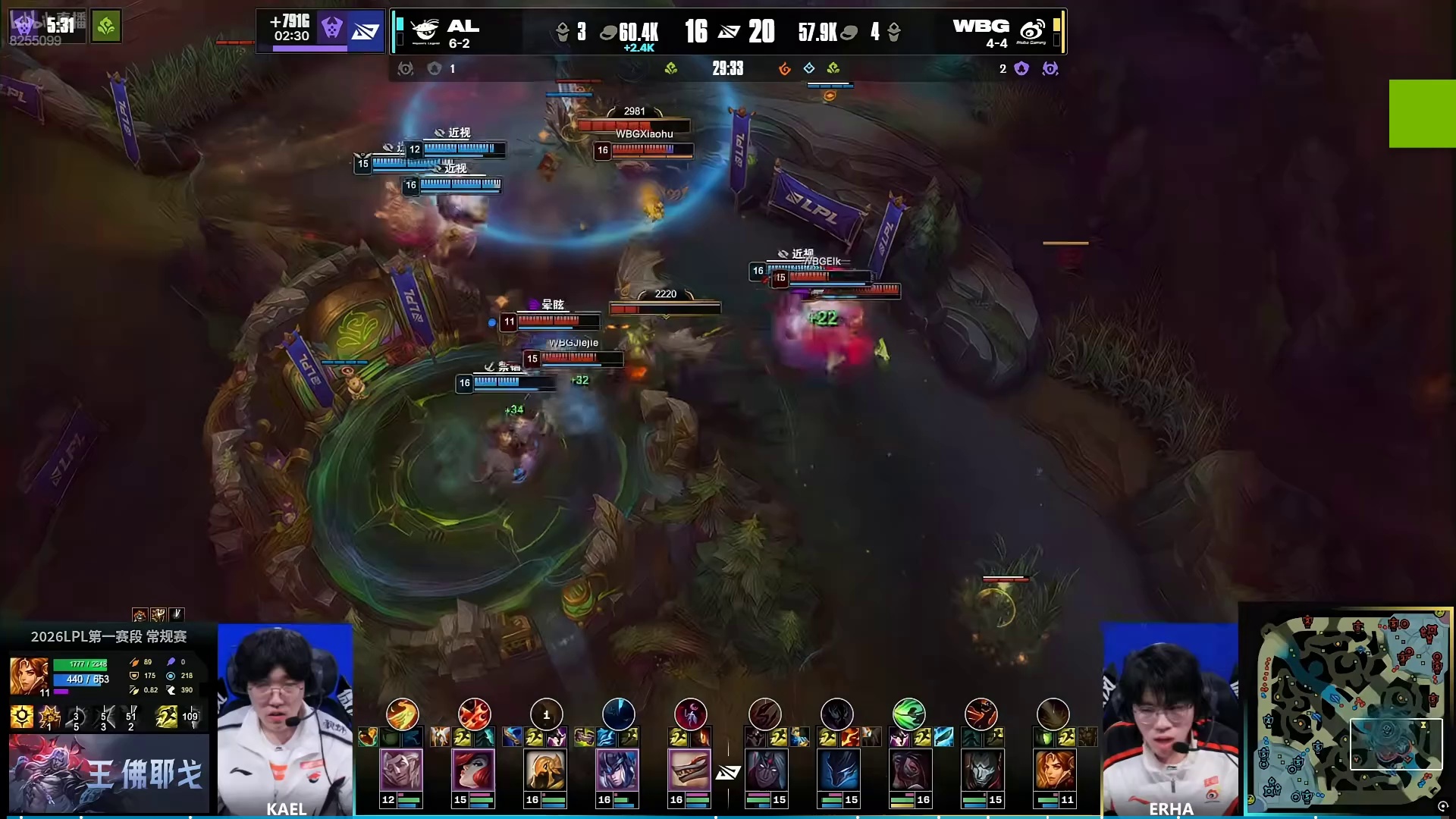
Task: Click Leona's portrait in the stats panel
Action: [29, 676]
